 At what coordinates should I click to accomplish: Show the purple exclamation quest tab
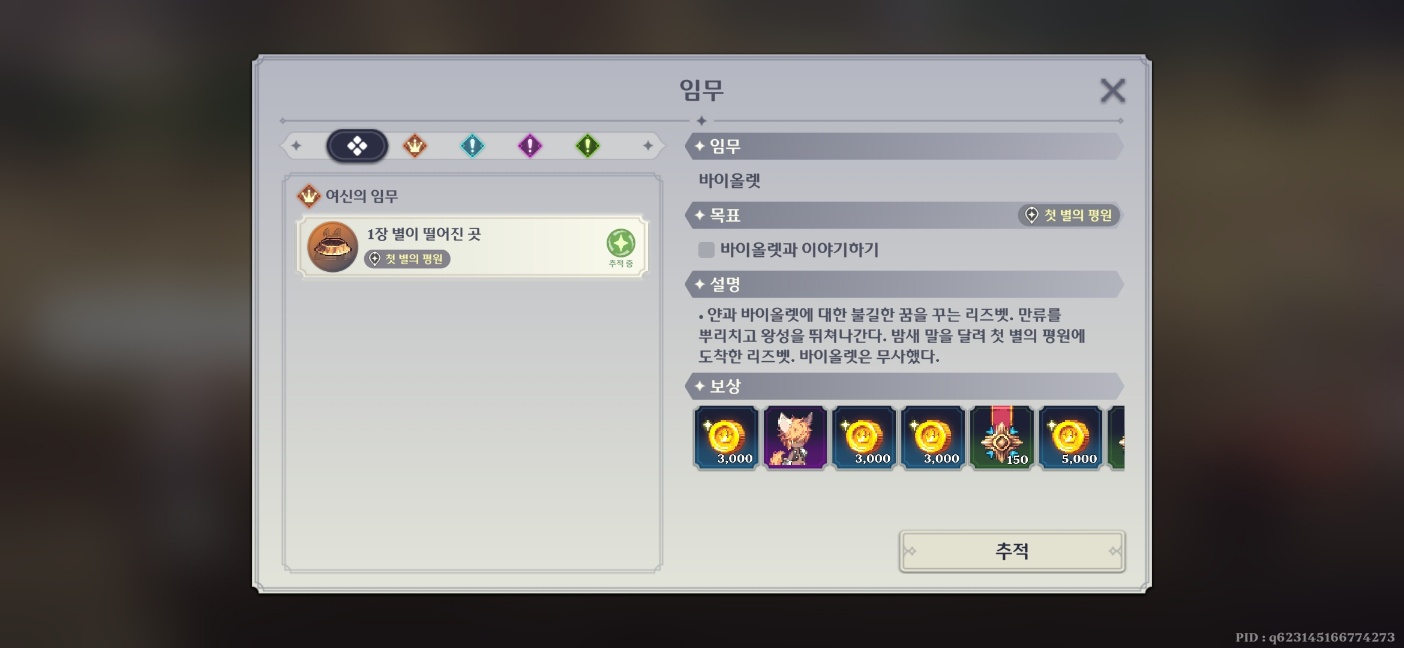tap(530, 147)
